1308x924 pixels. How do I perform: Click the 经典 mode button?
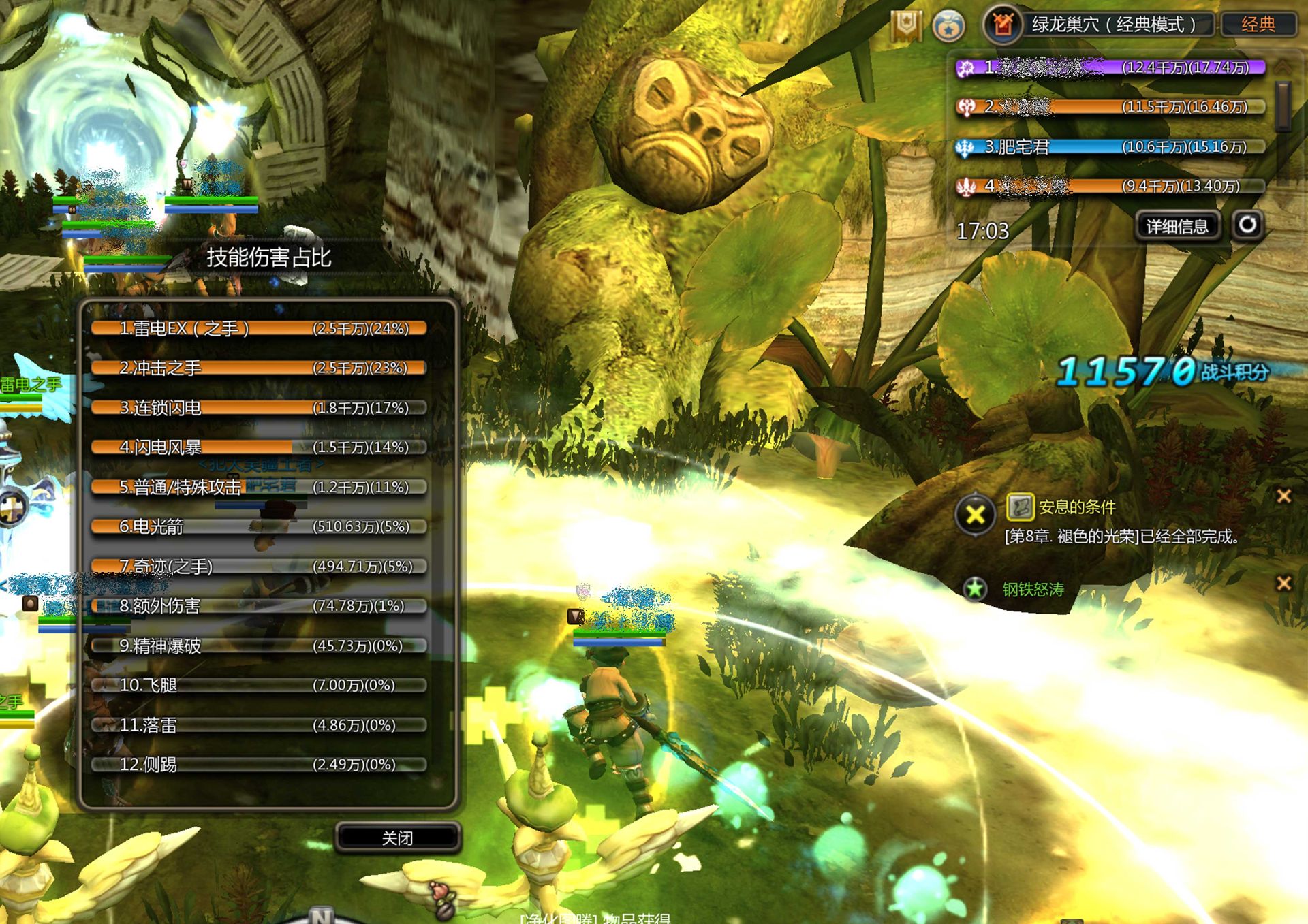(1258, 25)
